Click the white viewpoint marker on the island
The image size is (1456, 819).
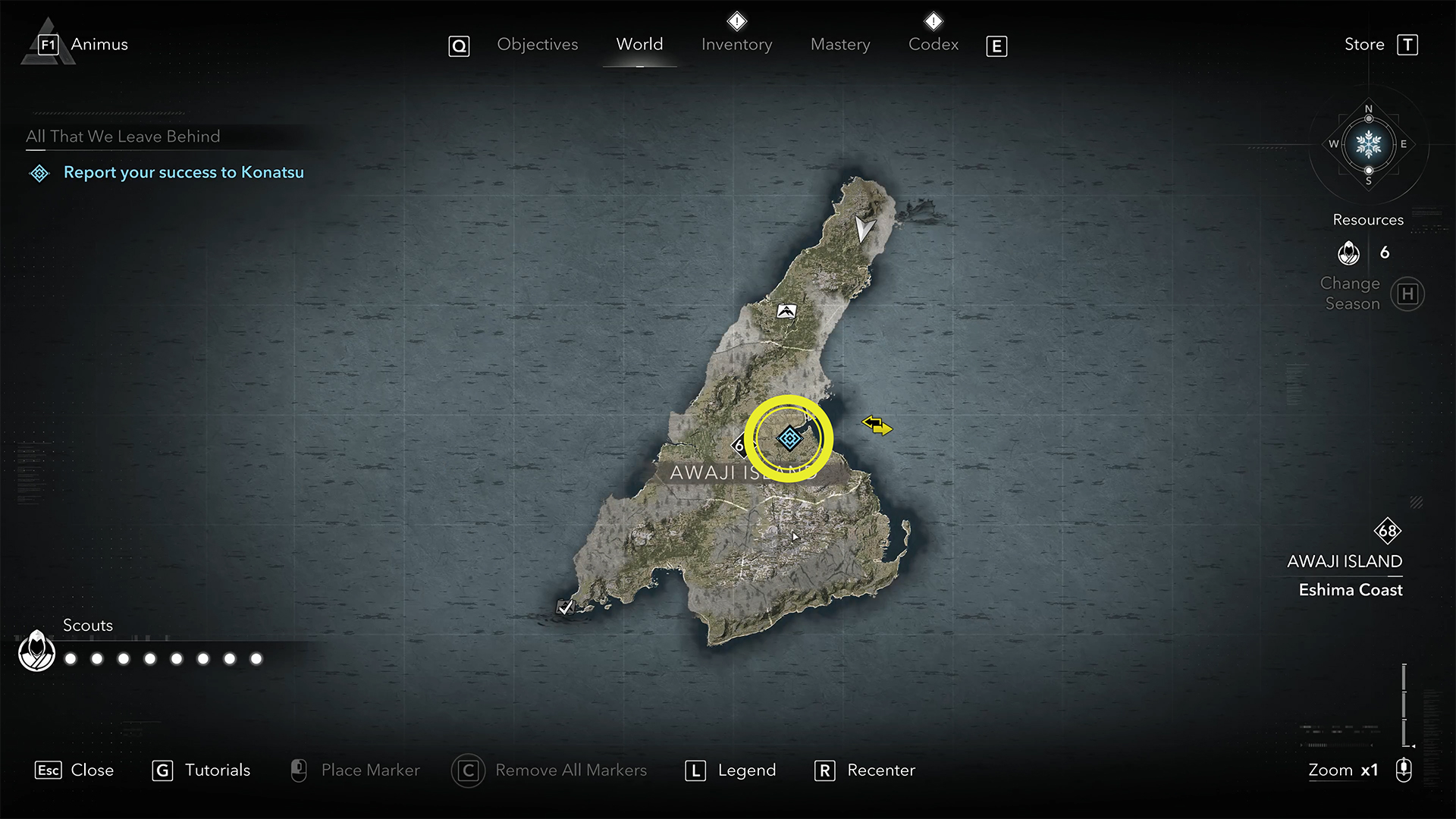(x=786, y=311)
